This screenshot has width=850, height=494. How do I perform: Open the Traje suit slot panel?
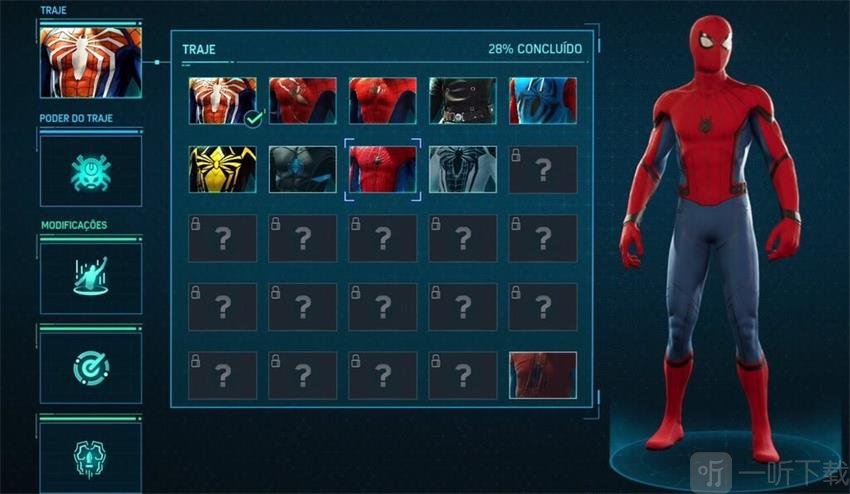(91, 62)
